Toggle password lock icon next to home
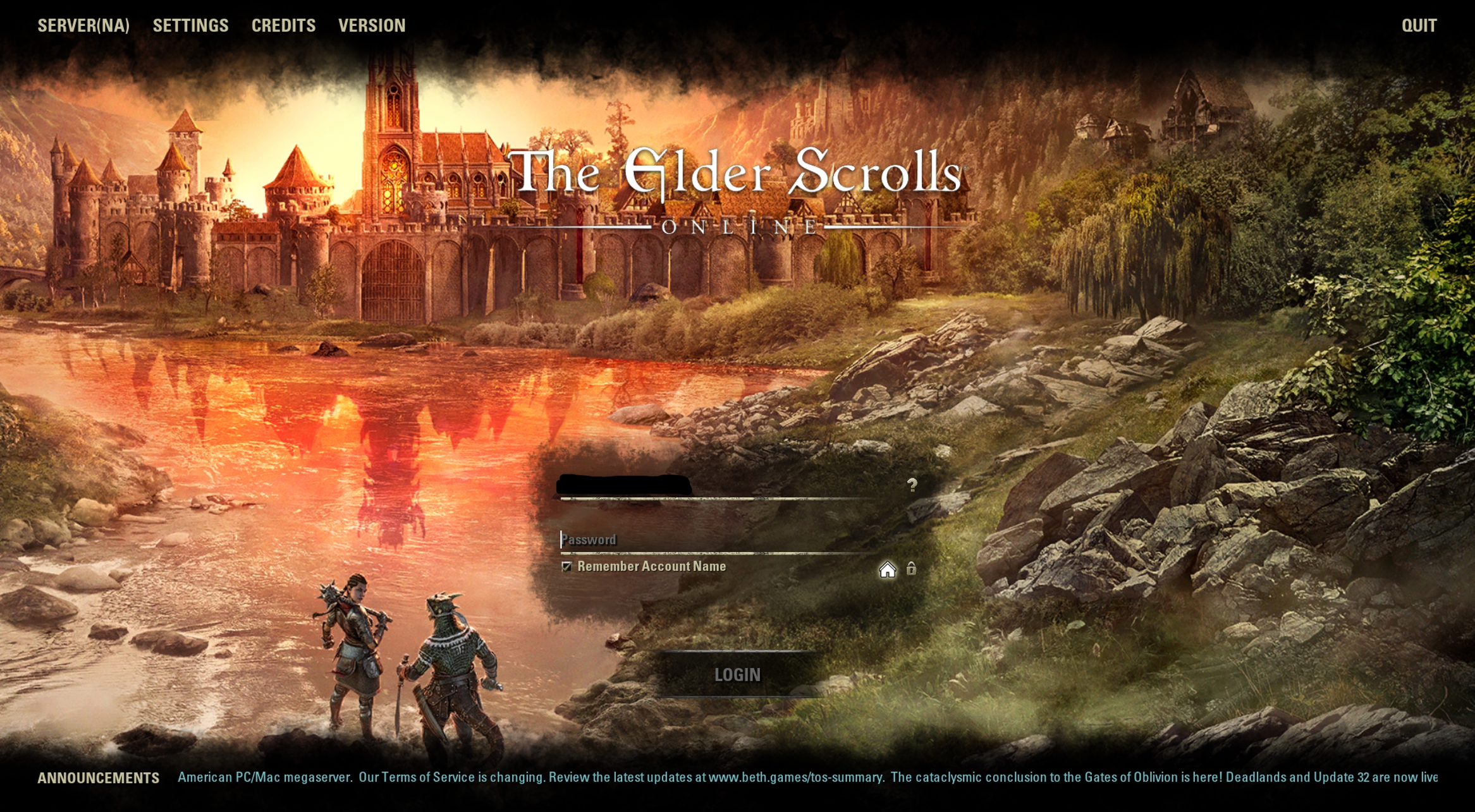This screenshot has width=1475, height=812. (x=911, y=569)
